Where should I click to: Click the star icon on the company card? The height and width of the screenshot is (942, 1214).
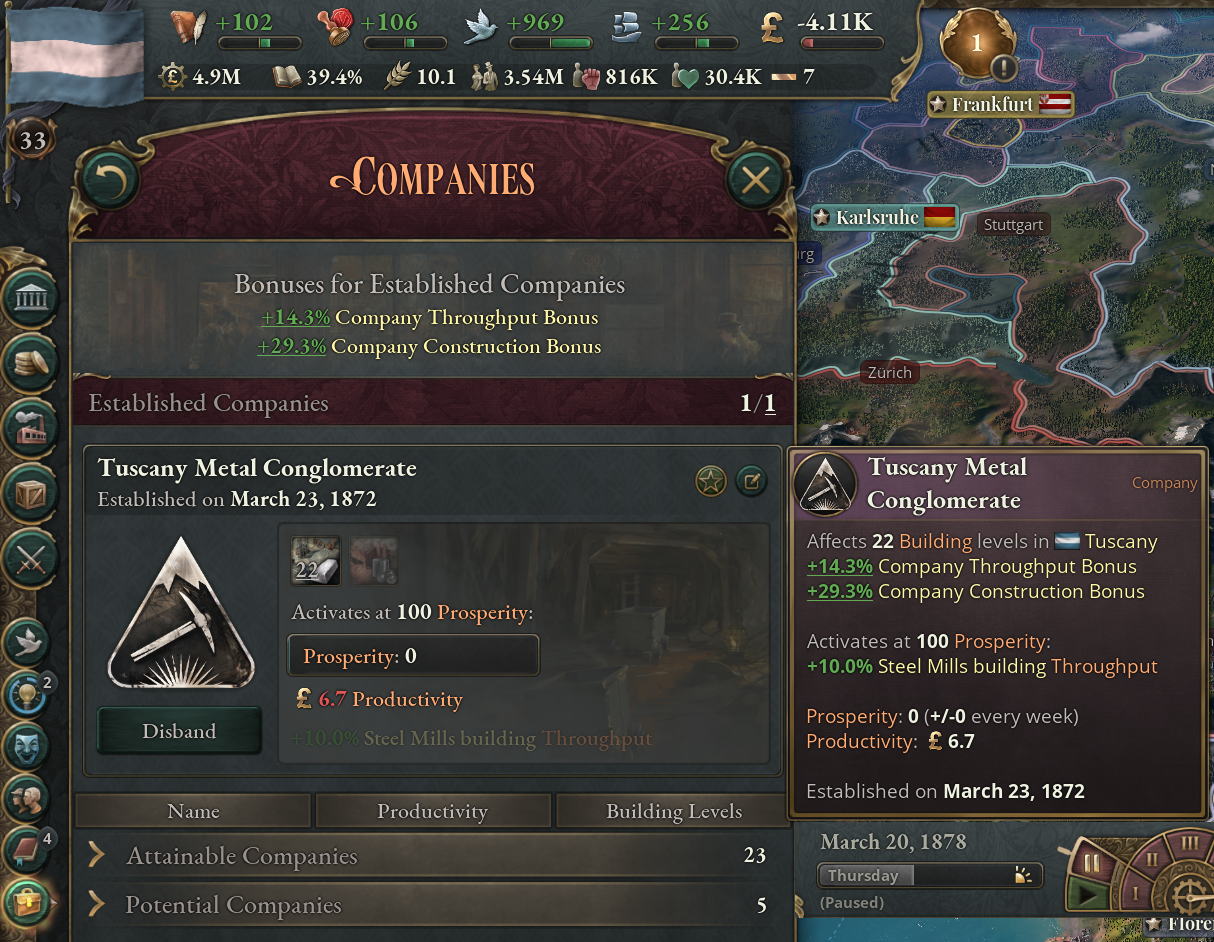[x=710, y=482]
